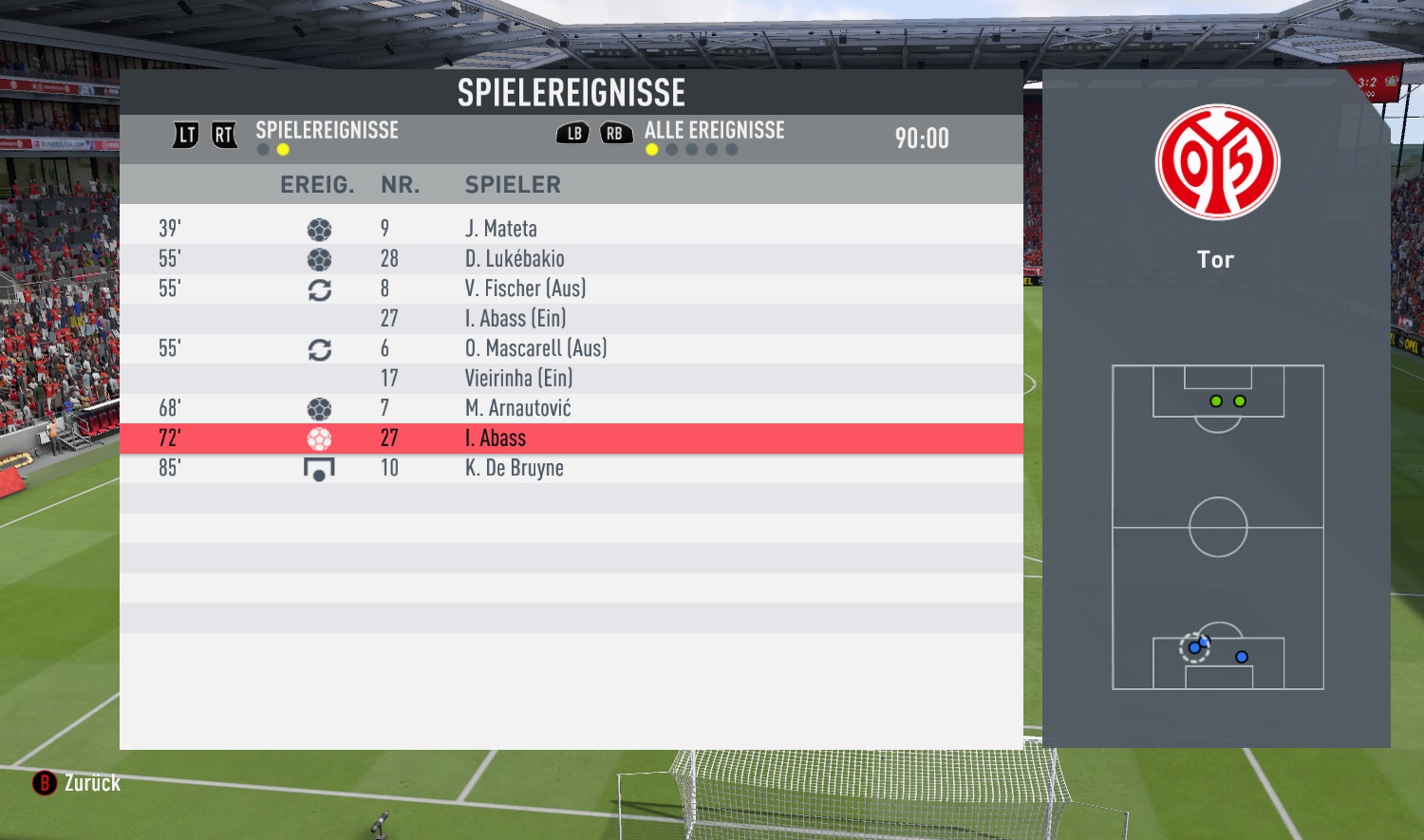Click the I. Abass (Ein) substitute row
This screenshot has width=1424, height=840.
[570, 319]
